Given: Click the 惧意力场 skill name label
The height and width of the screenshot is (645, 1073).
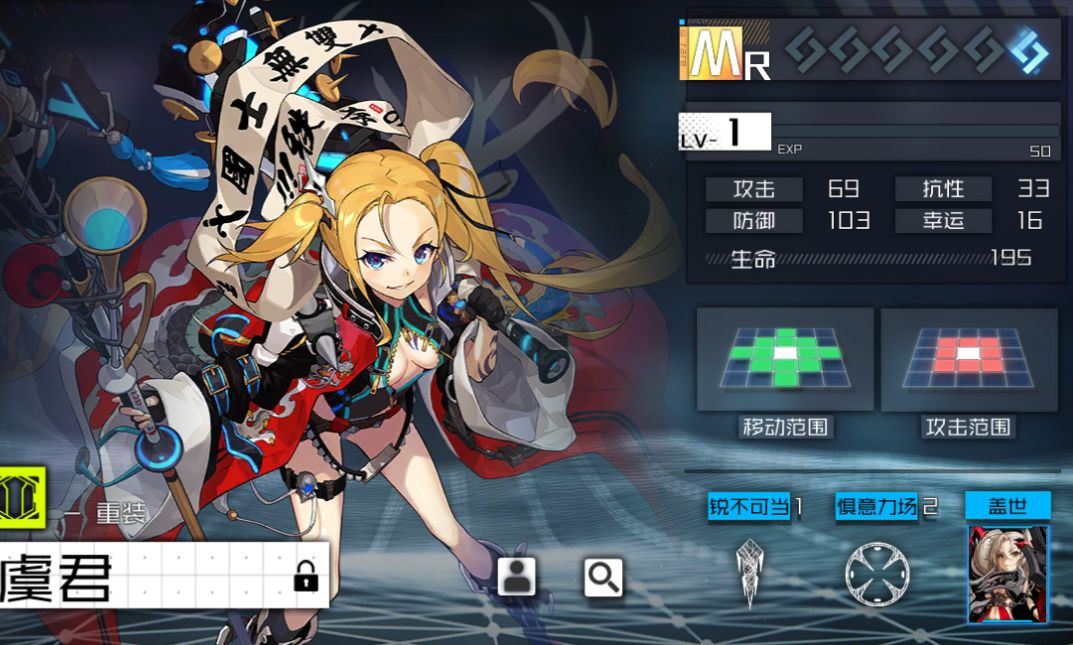Looking at the screenshot, I should [x=877, y=507].
